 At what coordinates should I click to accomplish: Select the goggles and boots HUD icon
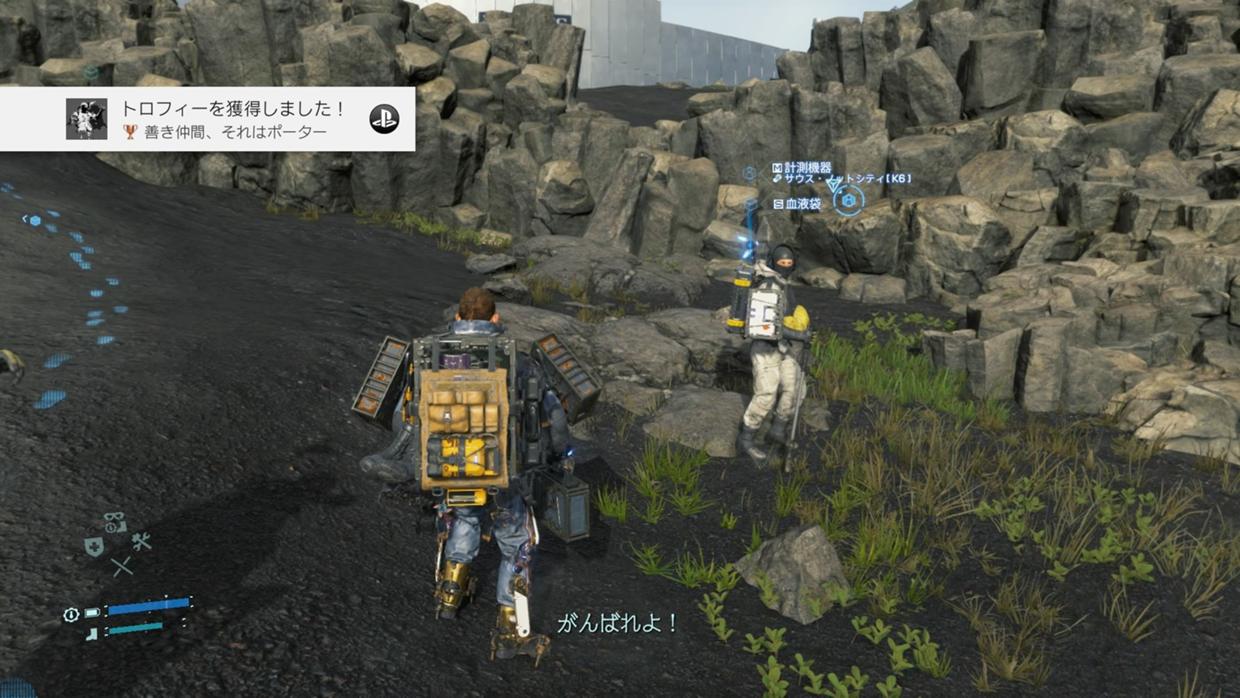(115, 523)
